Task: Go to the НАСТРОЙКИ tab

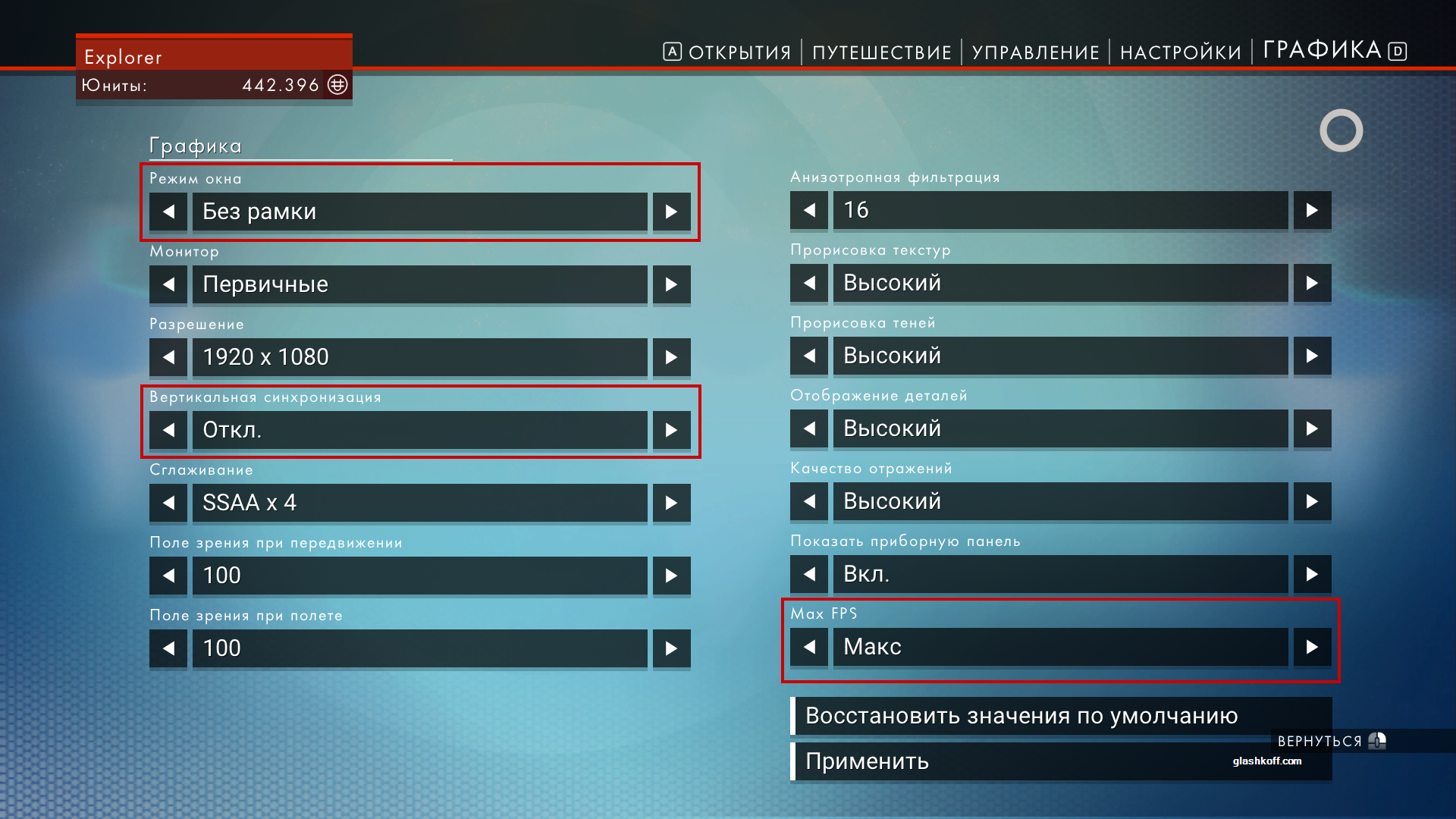Action: (1180, 52)
